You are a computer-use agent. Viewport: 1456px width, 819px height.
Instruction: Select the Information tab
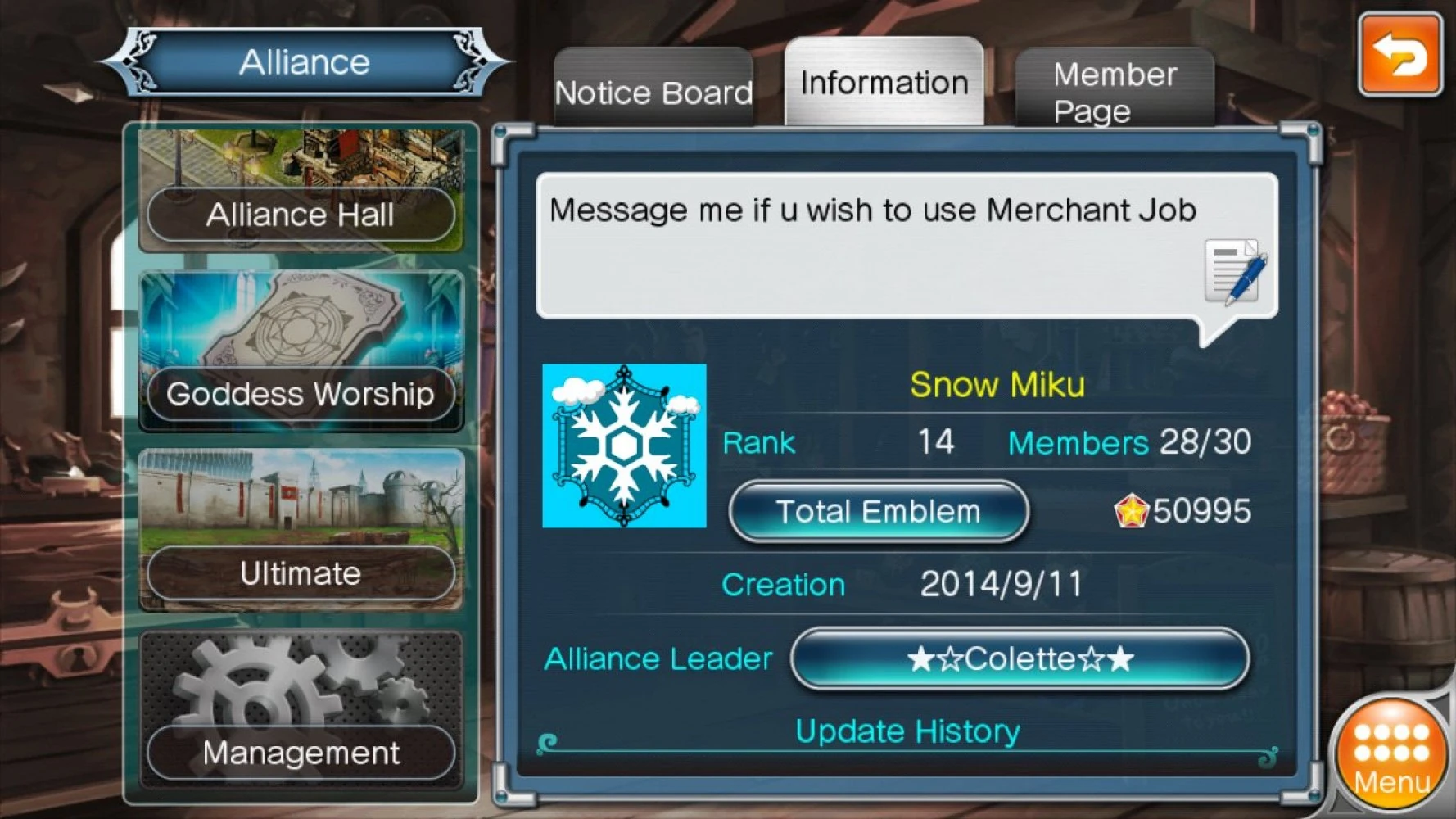click(x=884, y=84)
